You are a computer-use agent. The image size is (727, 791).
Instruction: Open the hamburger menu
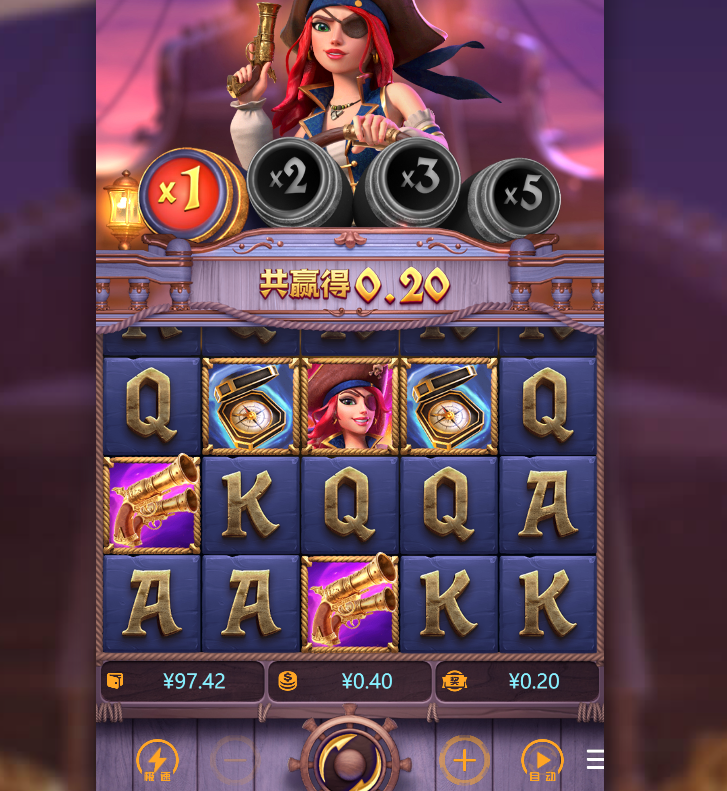pyautogui.click(x=595, y=760)
